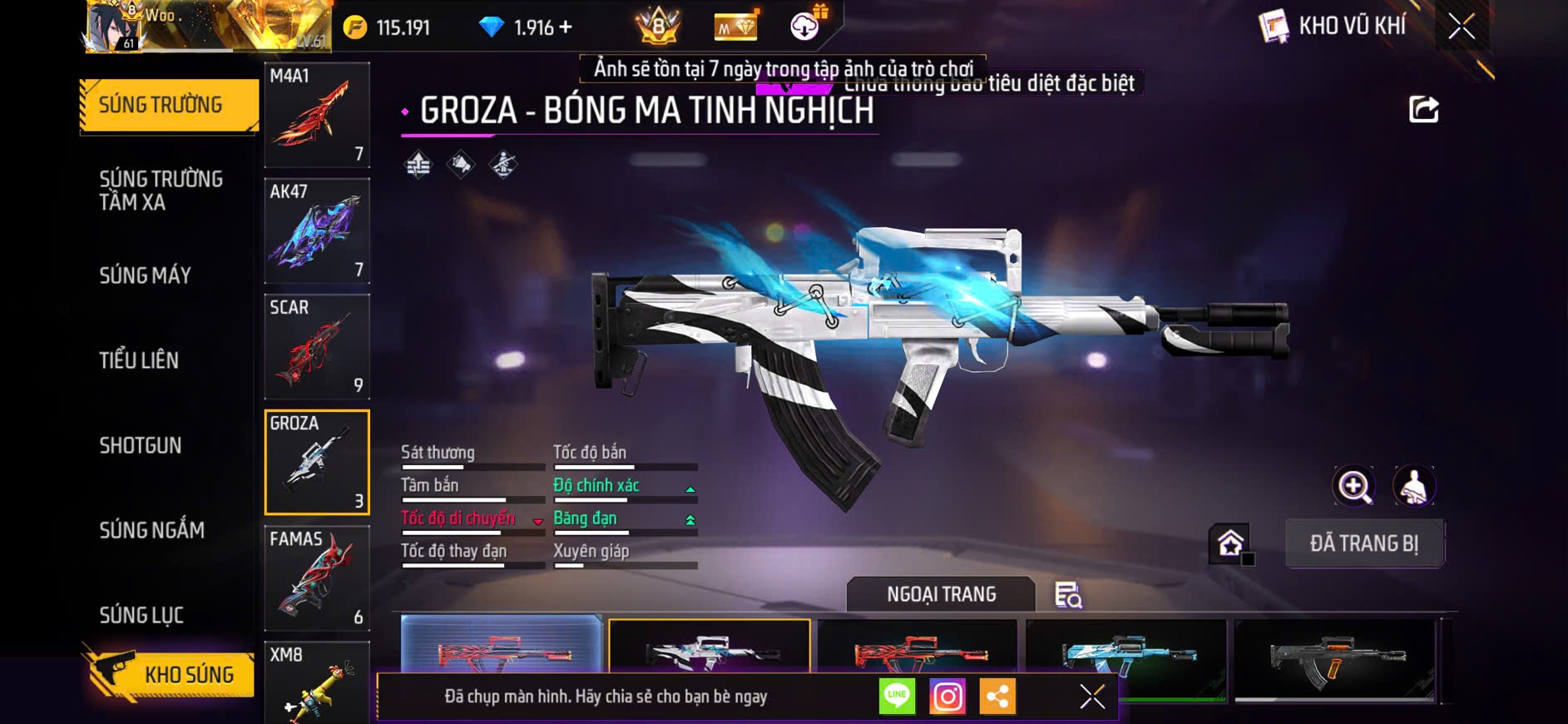The height and width of the screenshot is (724, 1568).
Task: Choose the SCAR weapon tile
Action: coord(317,346)
